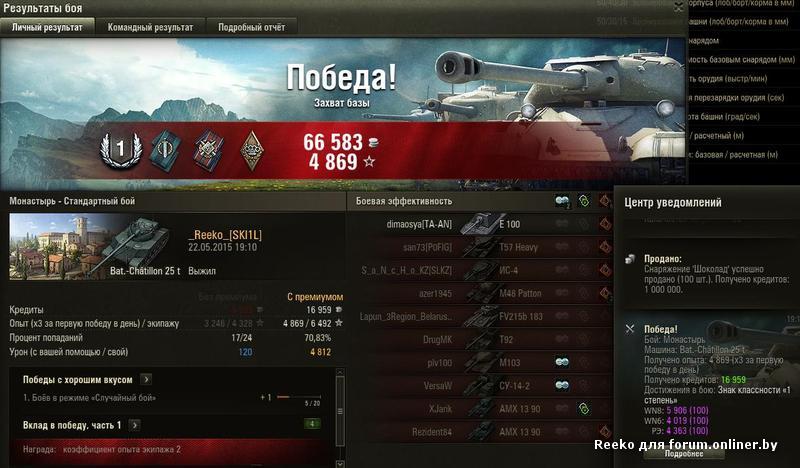Select DrugMK's T92 row
This screenshot has width=800, height=468.
pyautogui.click(x=480, y=340)
